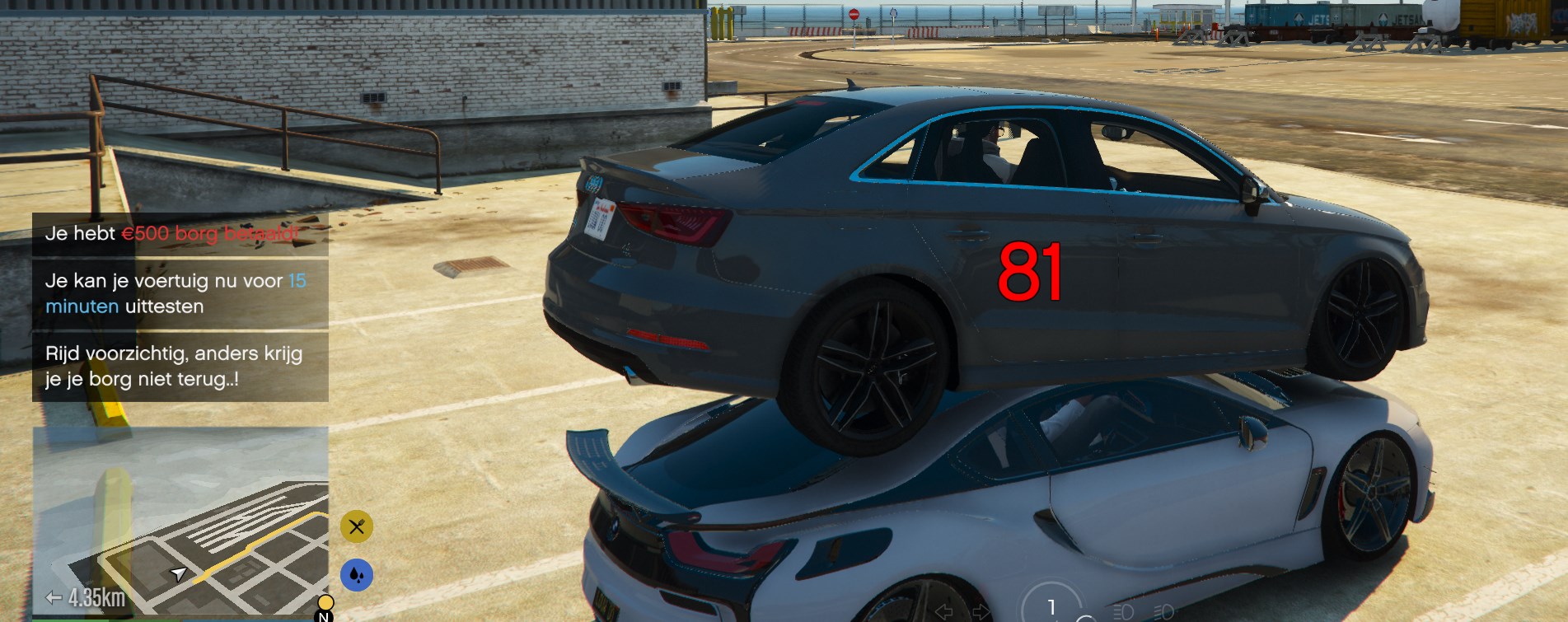Click the 15 minuten test-drive notification

(180, 293)
